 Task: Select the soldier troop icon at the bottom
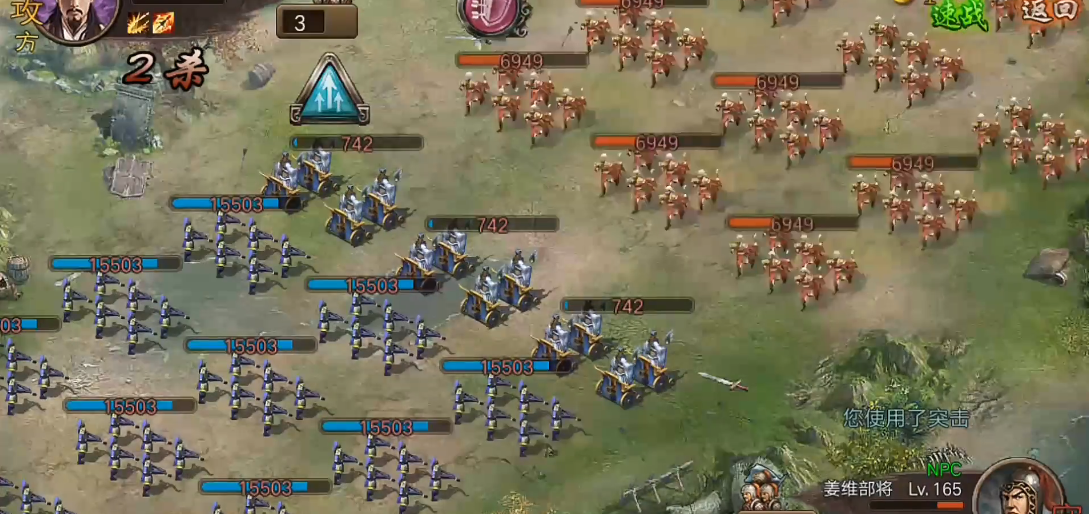tap(762, 490)
